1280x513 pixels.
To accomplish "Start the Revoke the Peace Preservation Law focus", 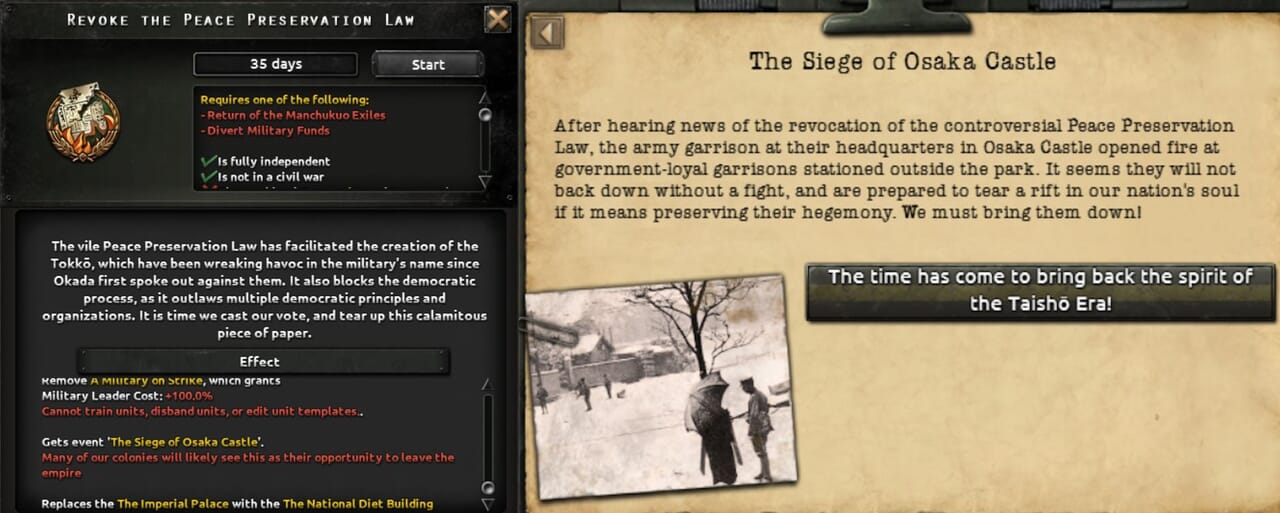I will click(428, 65).
